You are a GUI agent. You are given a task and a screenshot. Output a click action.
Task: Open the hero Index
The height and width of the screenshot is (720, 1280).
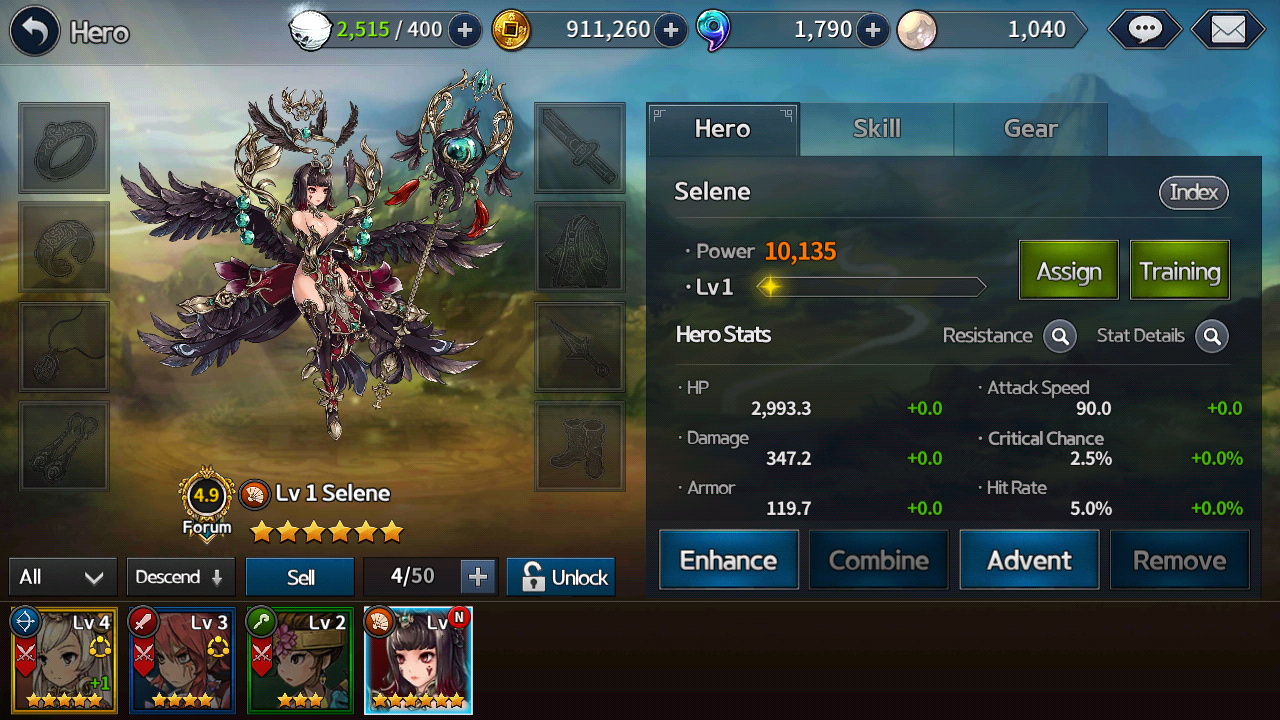(1193, 192)
